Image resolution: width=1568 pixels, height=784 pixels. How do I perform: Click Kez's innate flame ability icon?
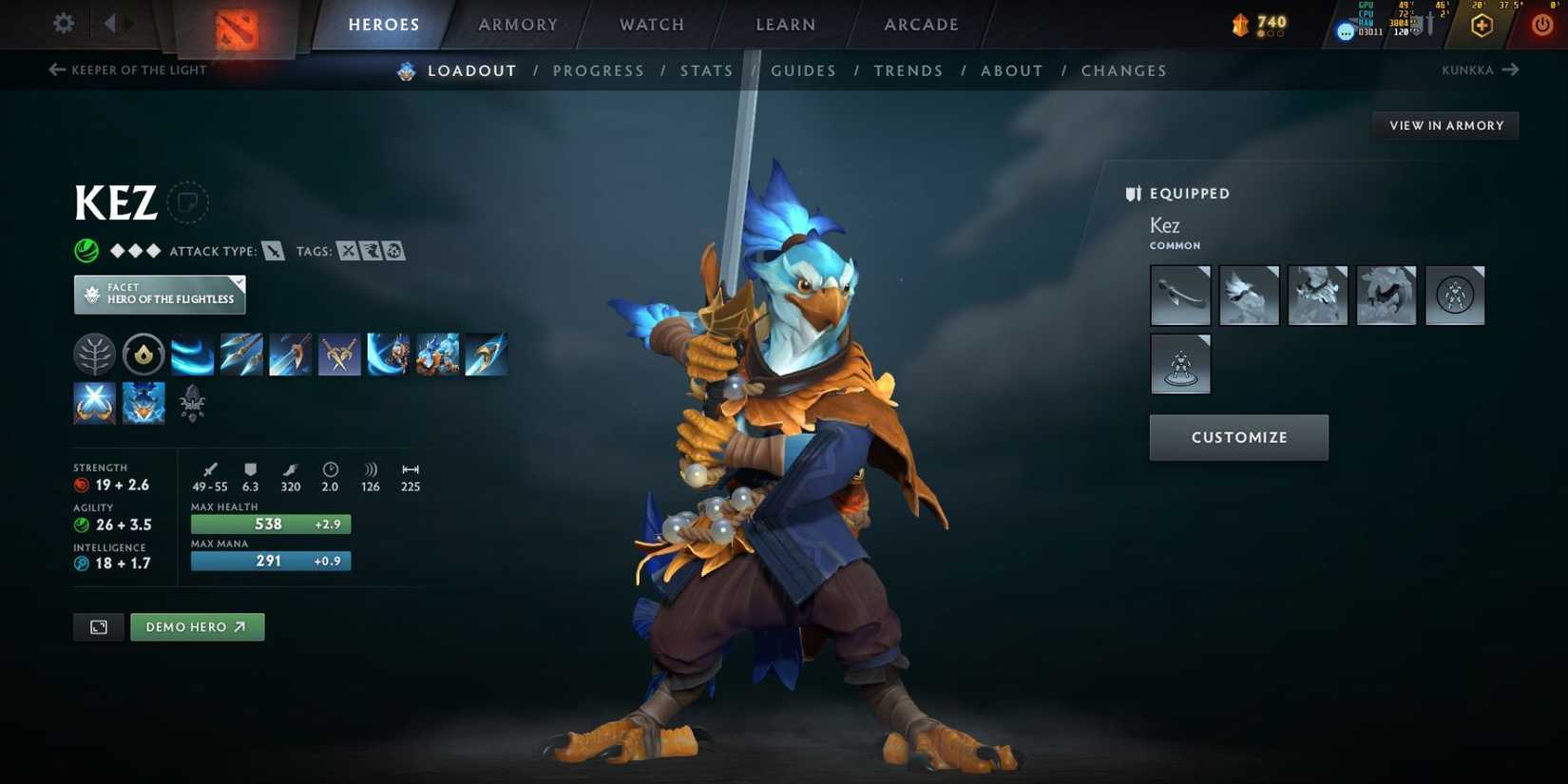coord(143,354)
